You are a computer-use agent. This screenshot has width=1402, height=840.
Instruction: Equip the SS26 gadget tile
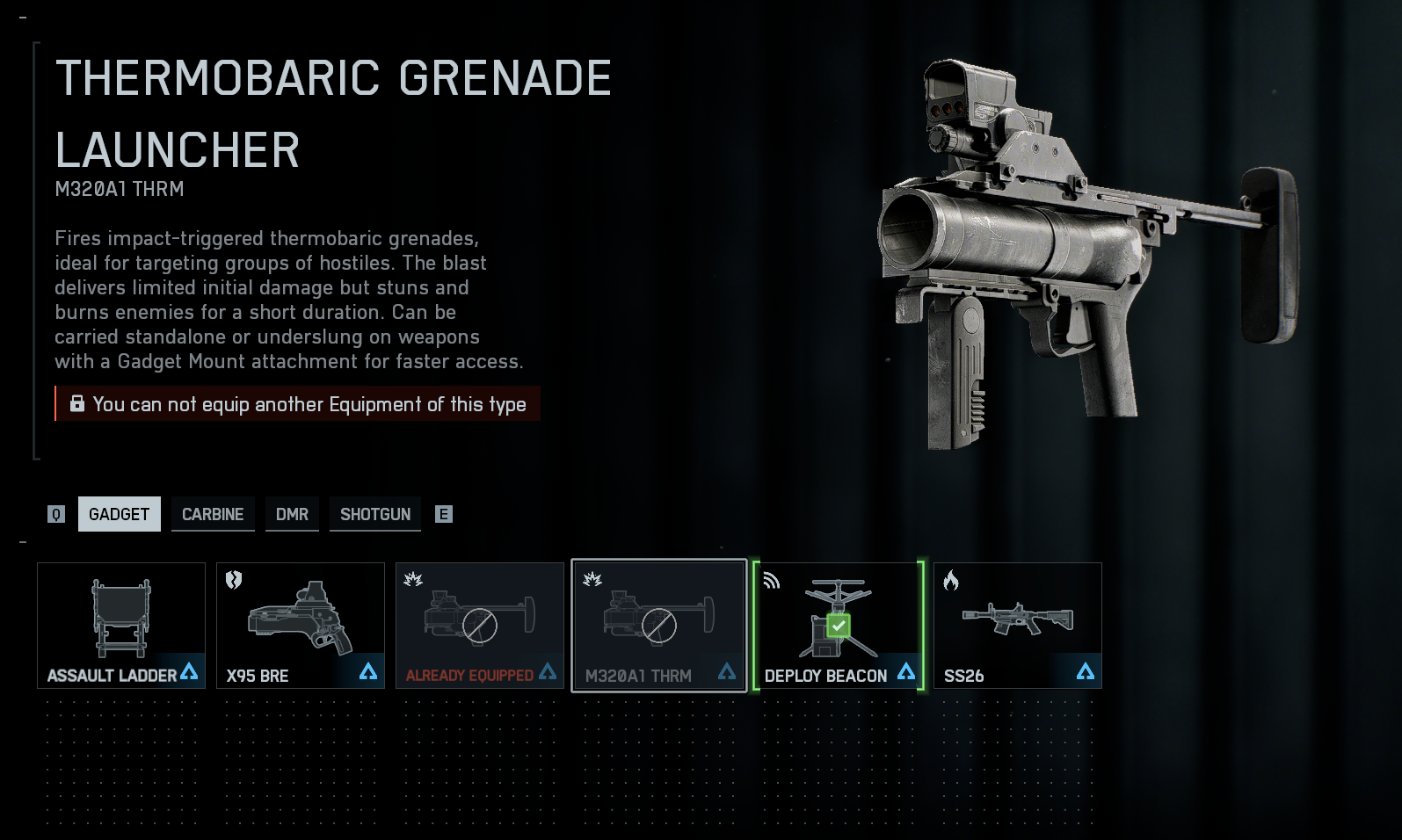pos(1018,626)
